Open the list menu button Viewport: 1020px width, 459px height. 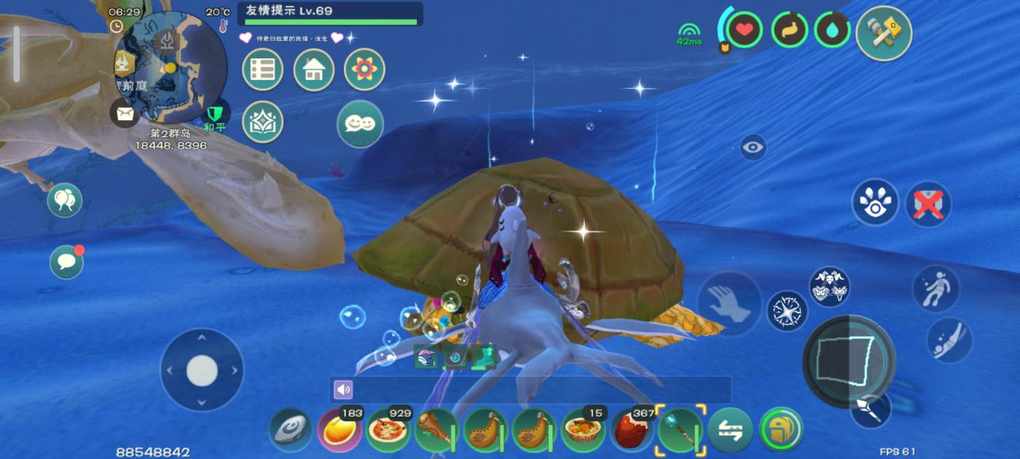point(263,69)
